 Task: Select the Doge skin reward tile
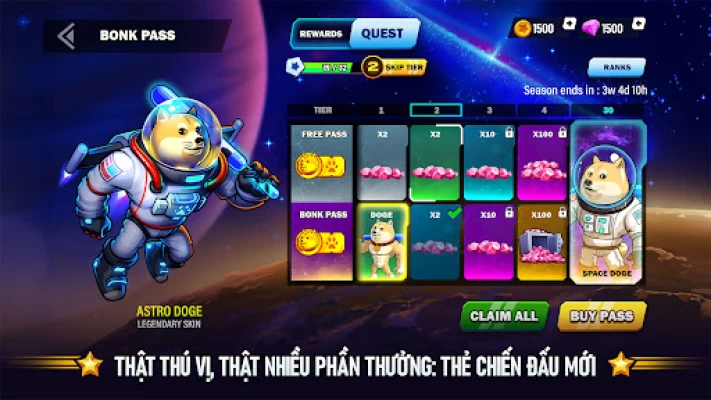pos(381,243)
